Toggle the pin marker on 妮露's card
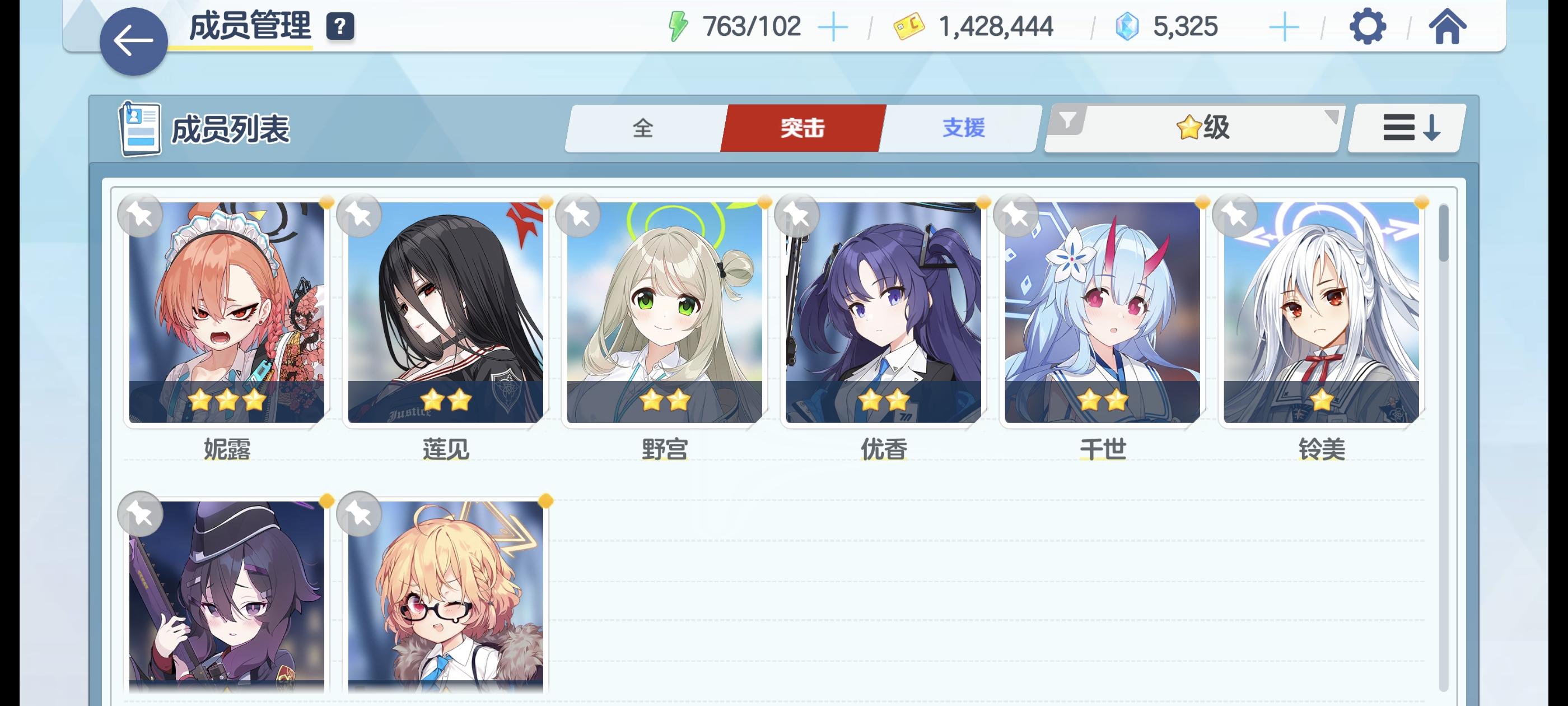The height and width of the screenshot is (706, 1568). pyautogui.click(x=141, y=215)
